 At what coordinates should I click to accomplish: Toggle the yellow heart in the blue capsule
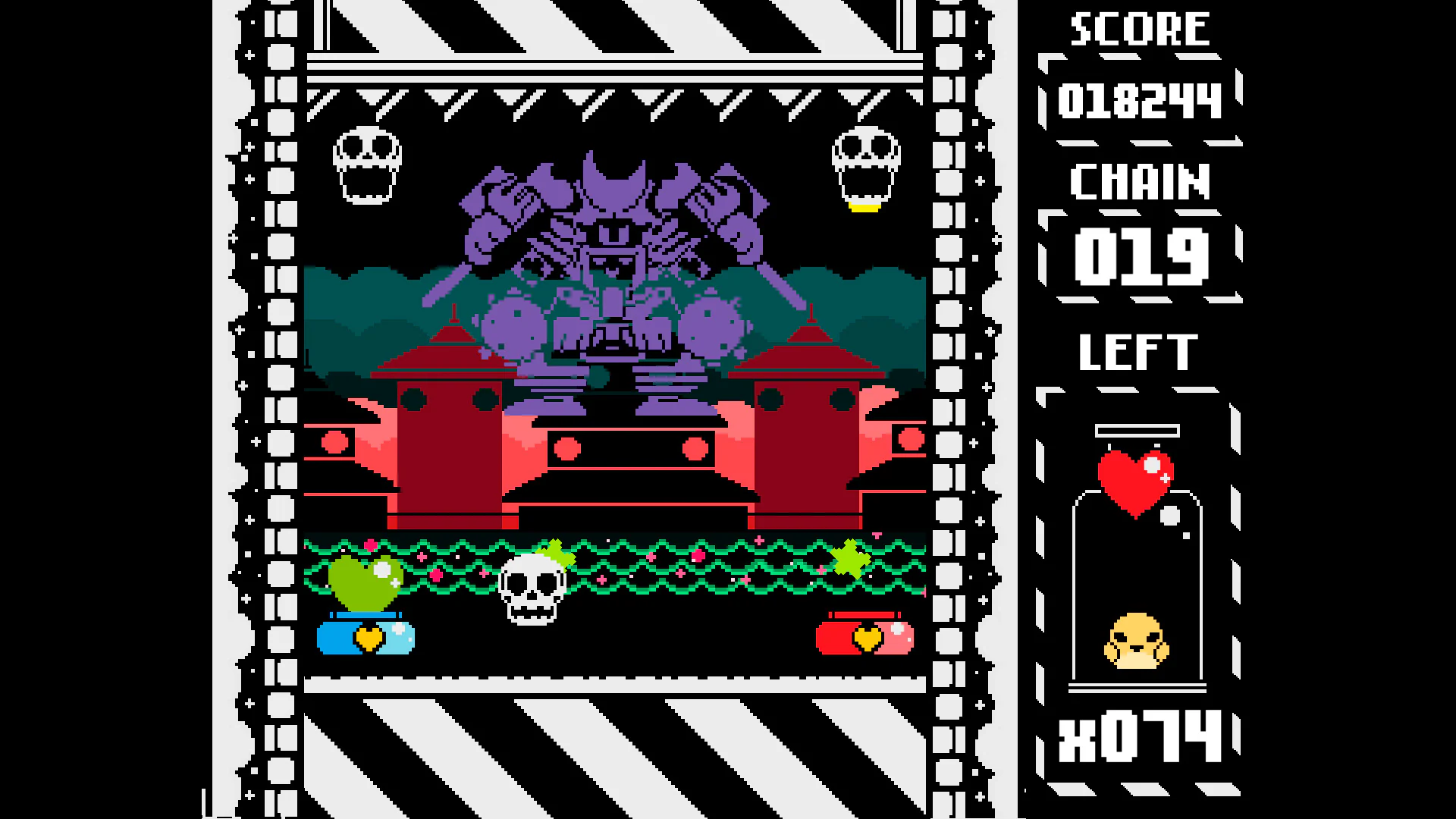pos(369,639)
